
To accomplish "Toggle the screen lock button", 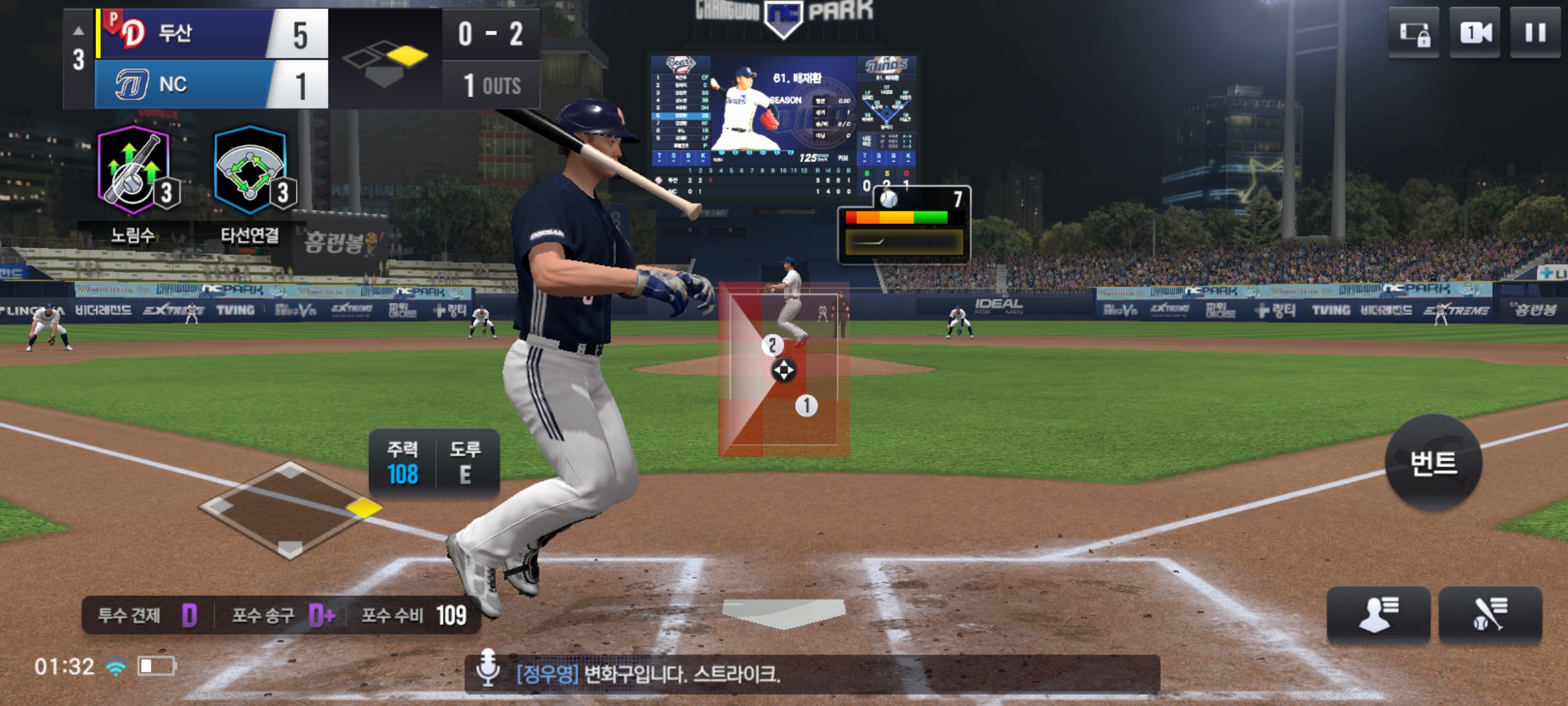I will (1414, 33).
